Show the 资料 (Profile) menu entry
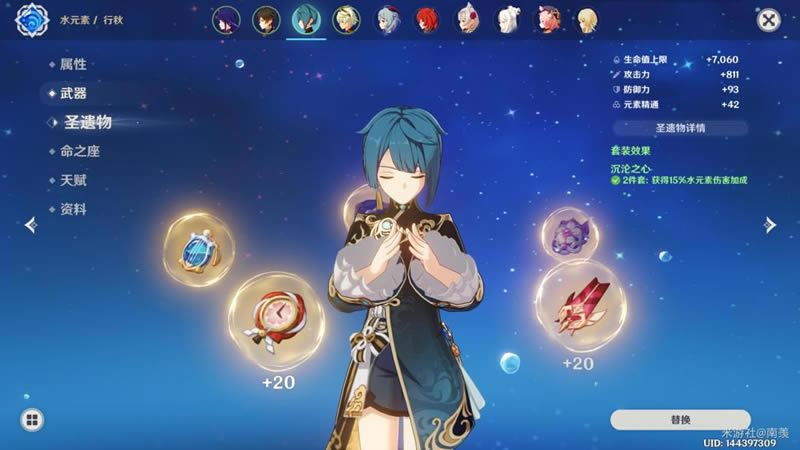 coord(74,209)
